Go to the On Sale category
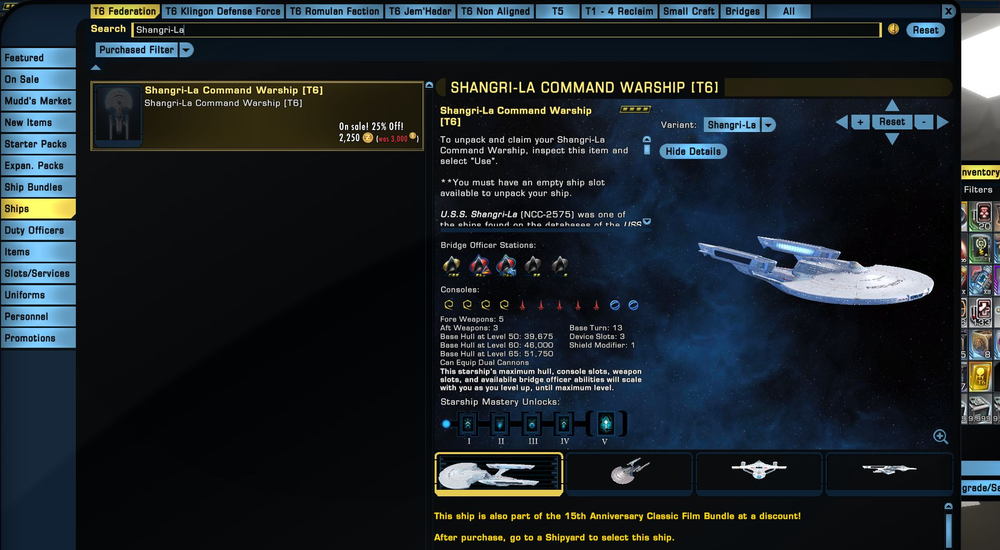 (x=37, y=80)
